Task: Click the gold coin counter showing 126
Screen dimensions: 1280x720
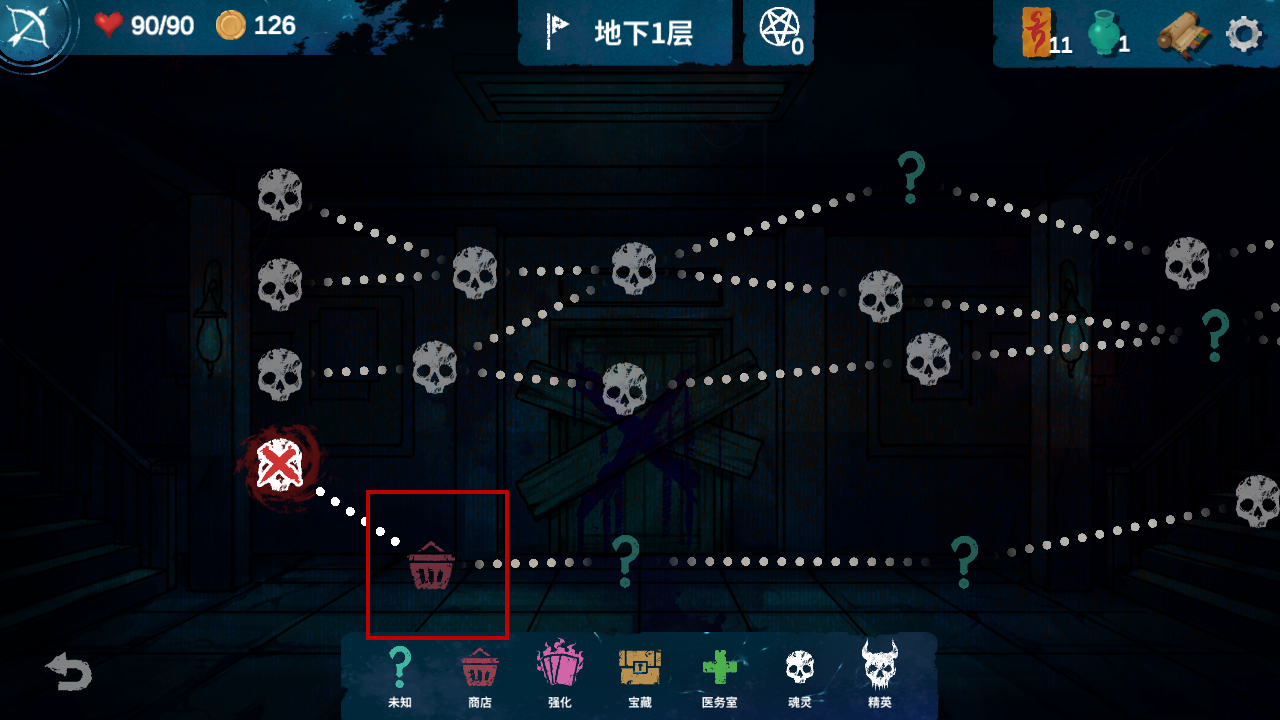Action: tap(254, 26)
